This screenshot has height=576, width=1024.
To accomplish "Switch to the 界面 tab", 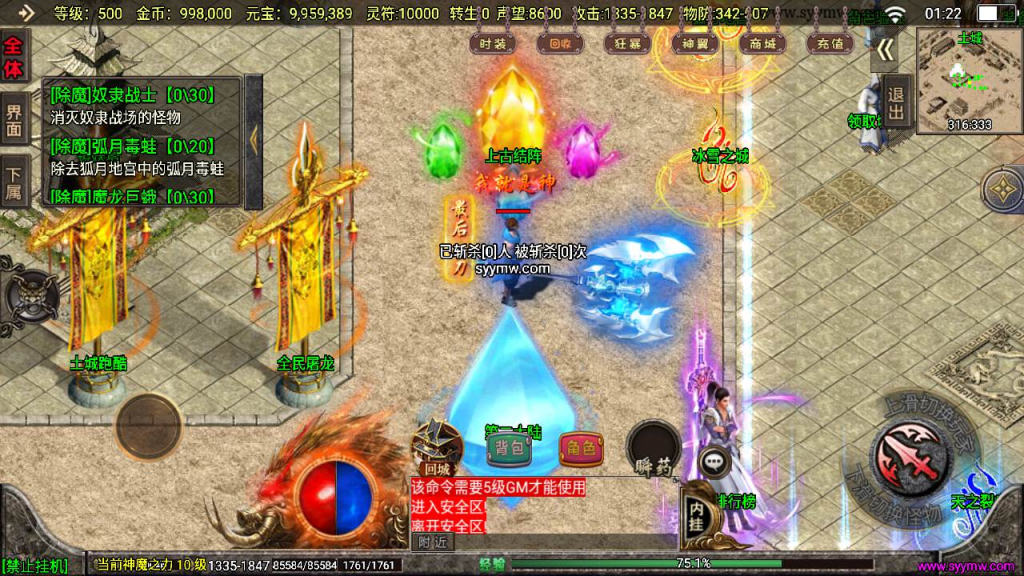I will coord(14,120).
